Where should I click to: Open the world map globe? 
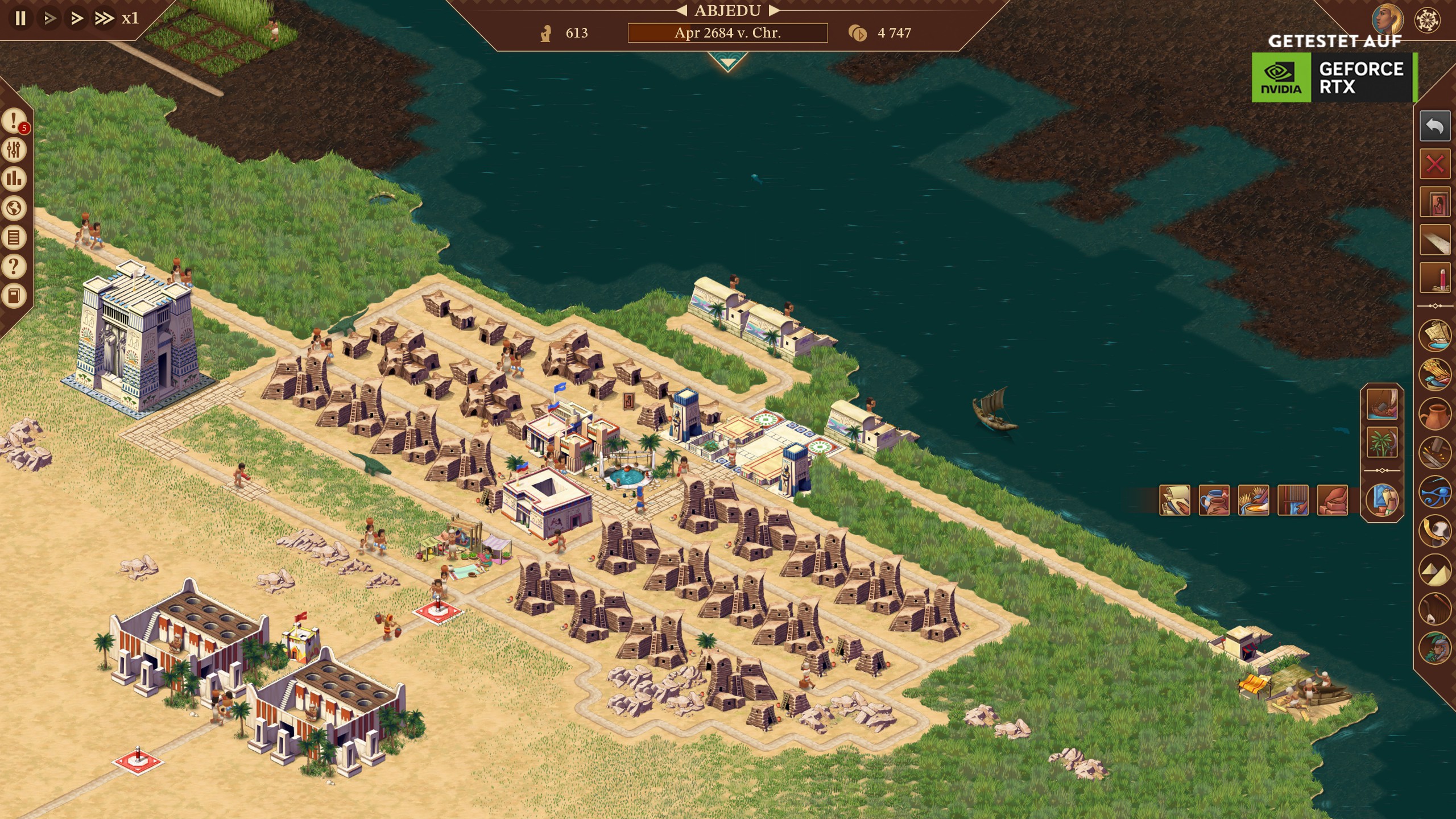click(14, 208)
